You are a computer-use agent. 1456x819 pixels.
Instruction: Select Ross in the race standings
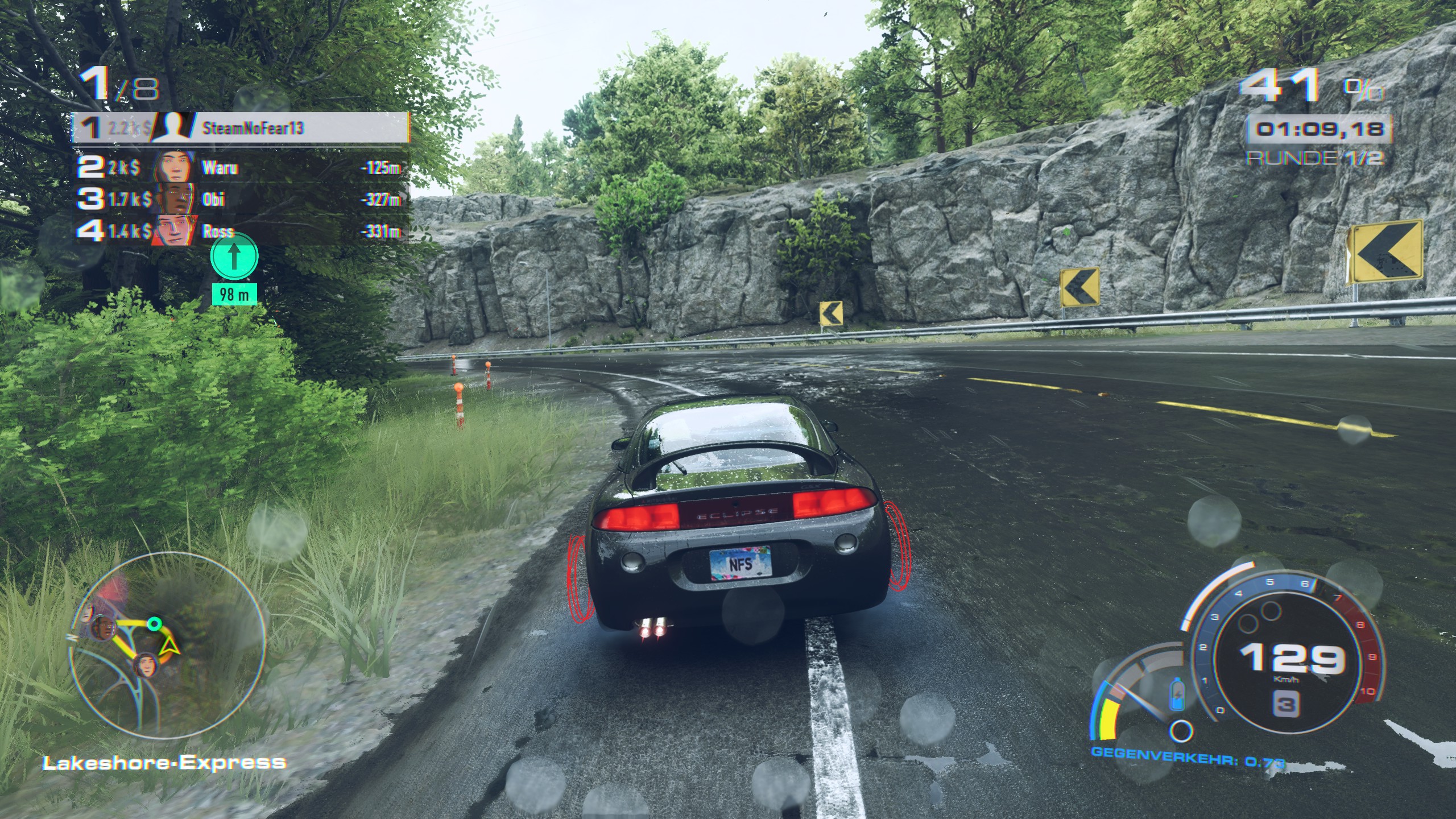click(x=239, y=231)
